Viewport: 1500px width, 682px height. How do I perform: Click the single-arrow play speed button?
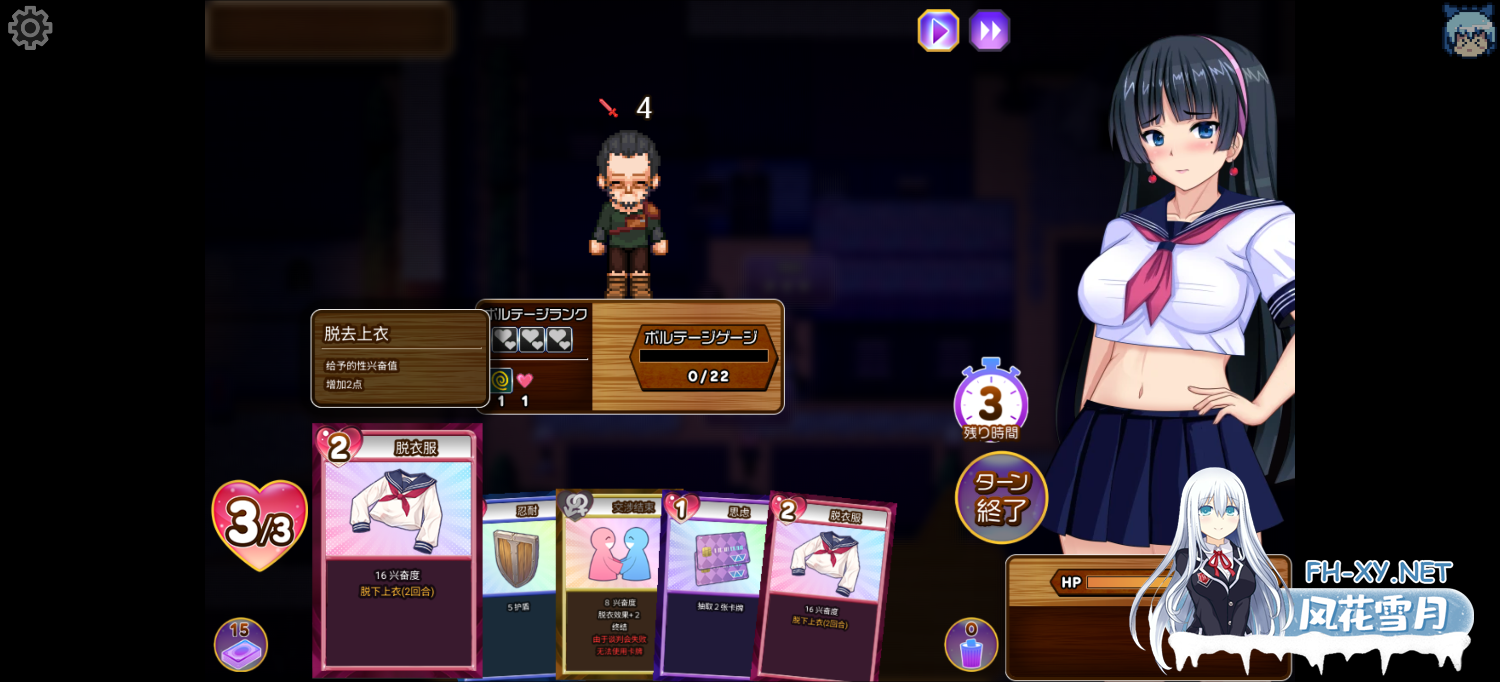pos(938,30)
